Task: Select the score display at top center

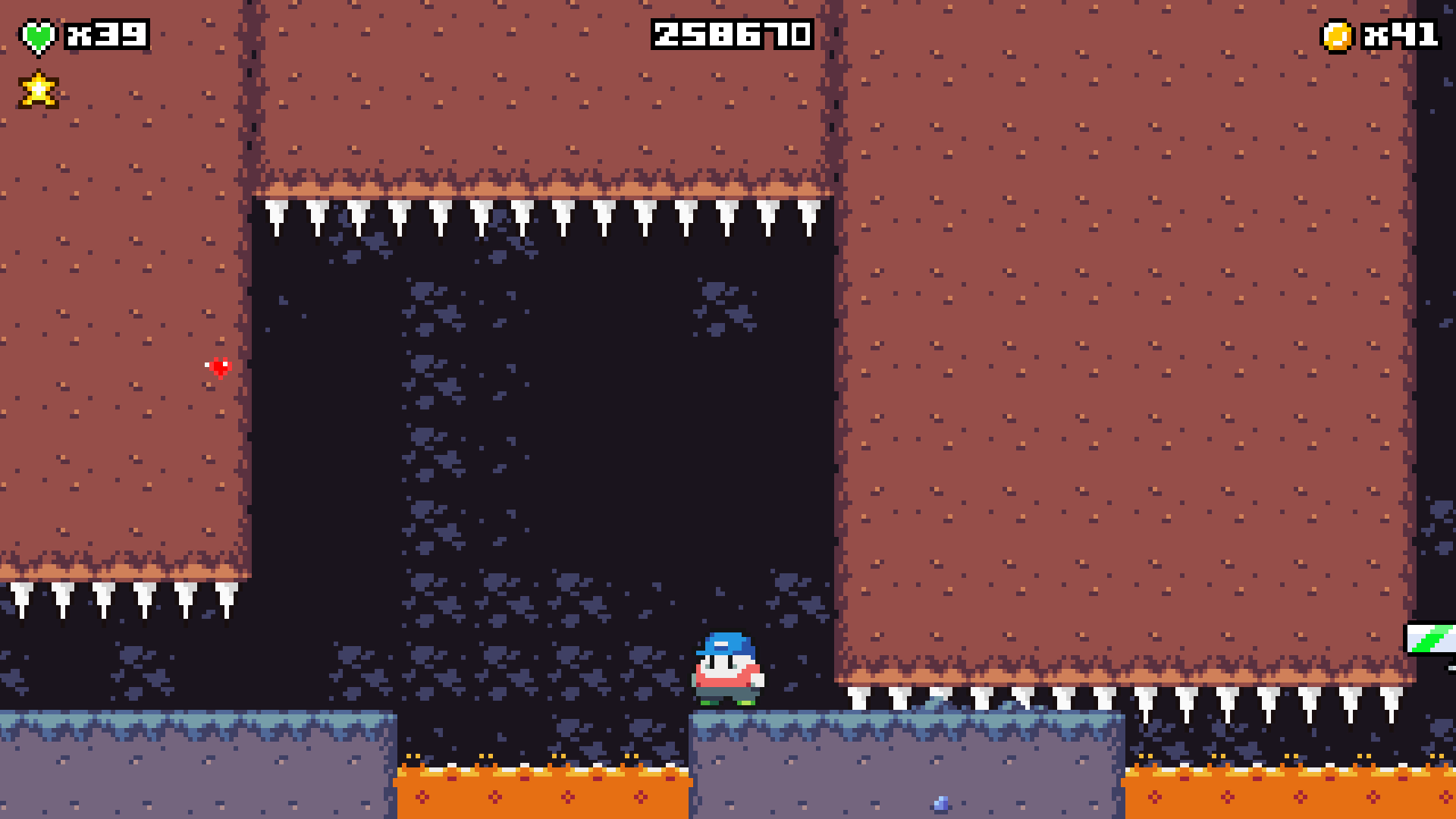Action: coord(732,33)
